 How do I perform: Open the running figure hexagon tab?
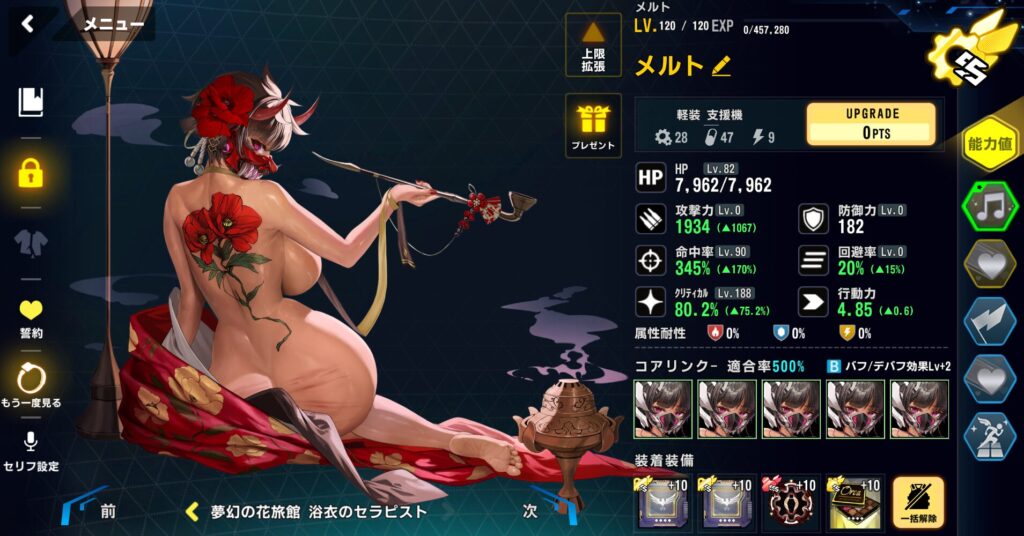coord(989,435)
